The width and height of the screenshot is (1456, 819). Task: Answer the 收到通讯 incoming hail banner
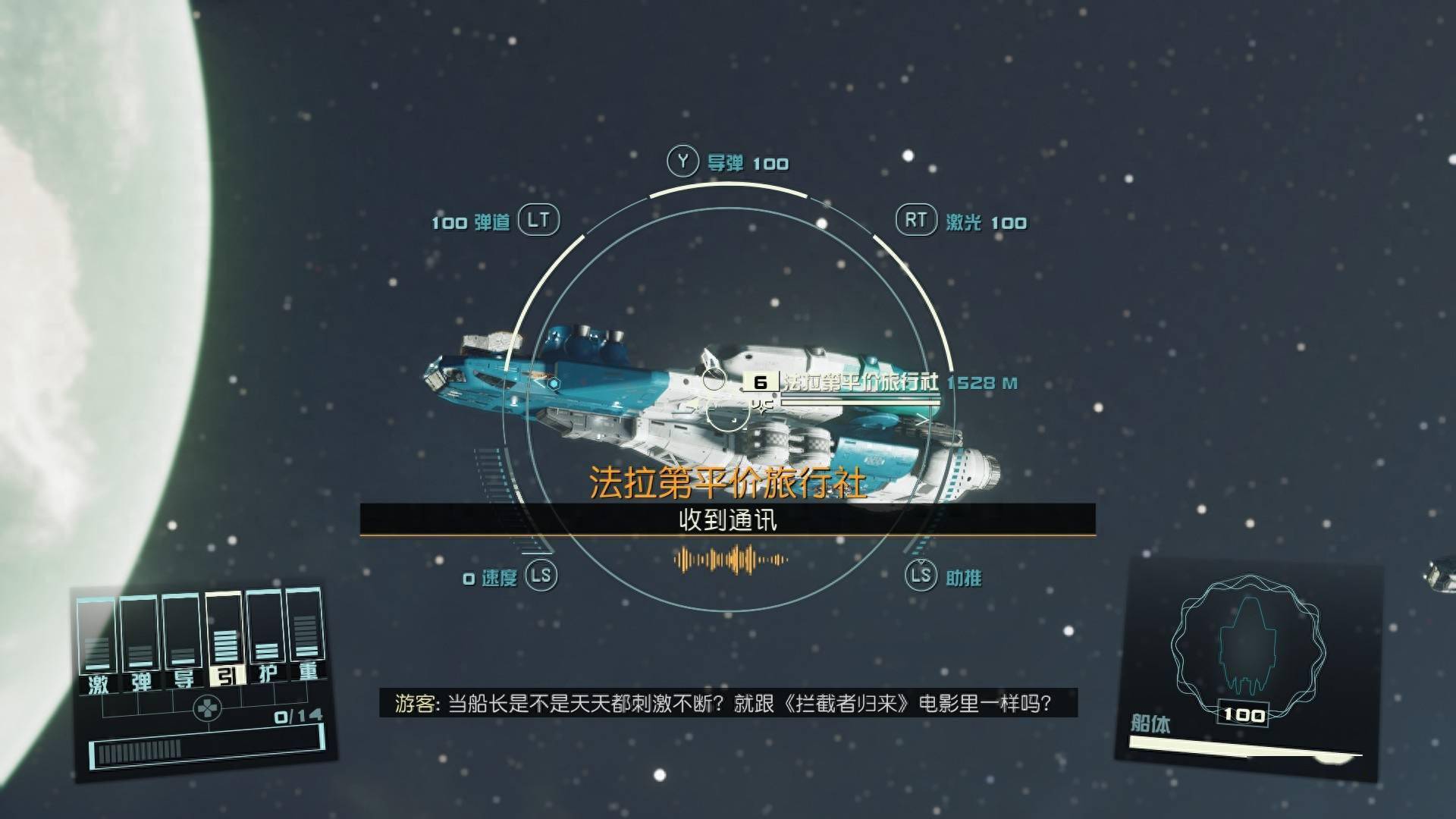pyautogui.click(x=727, y=520)
